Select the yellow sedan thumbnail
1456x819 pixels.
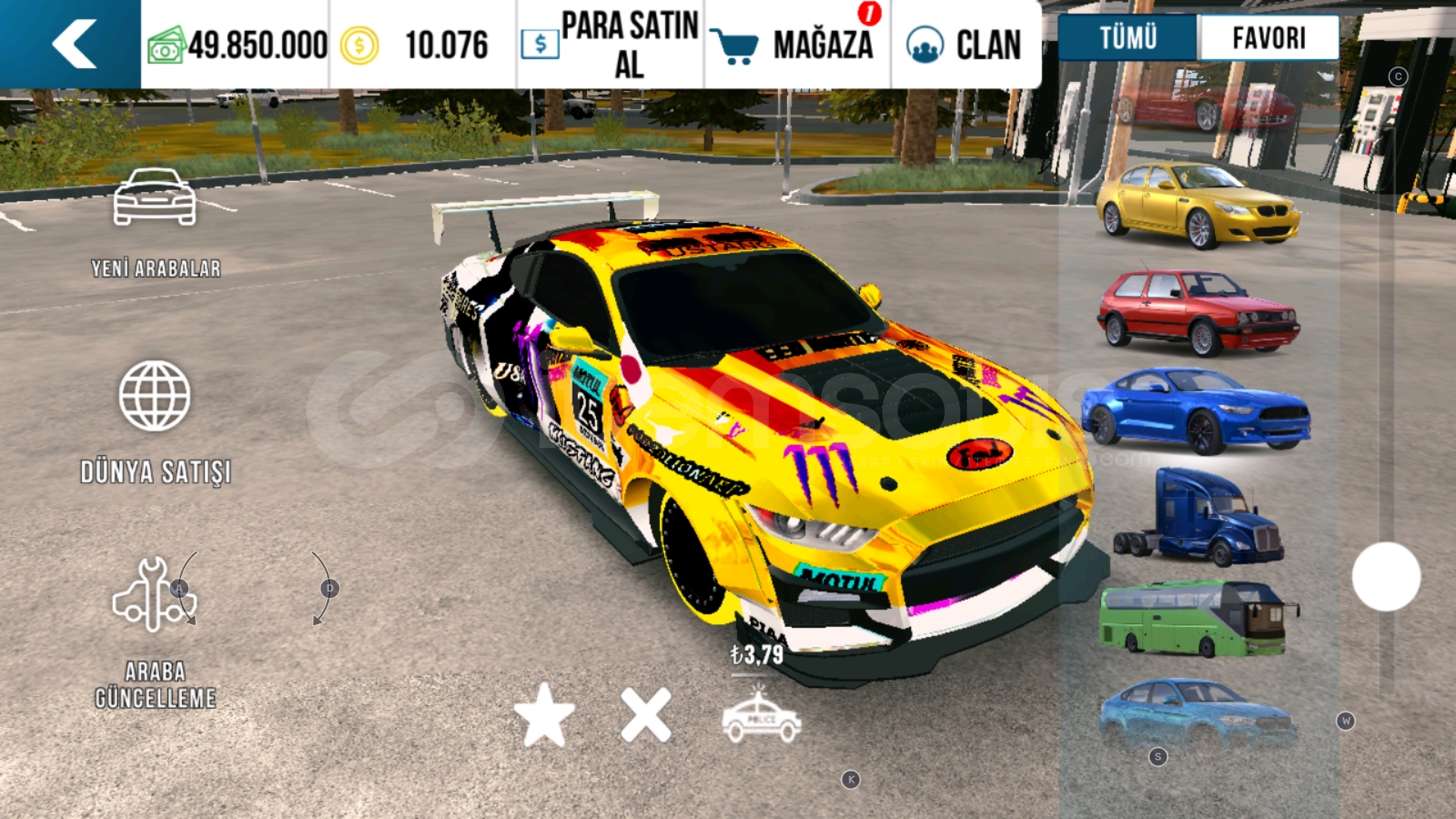point(1197,205)
